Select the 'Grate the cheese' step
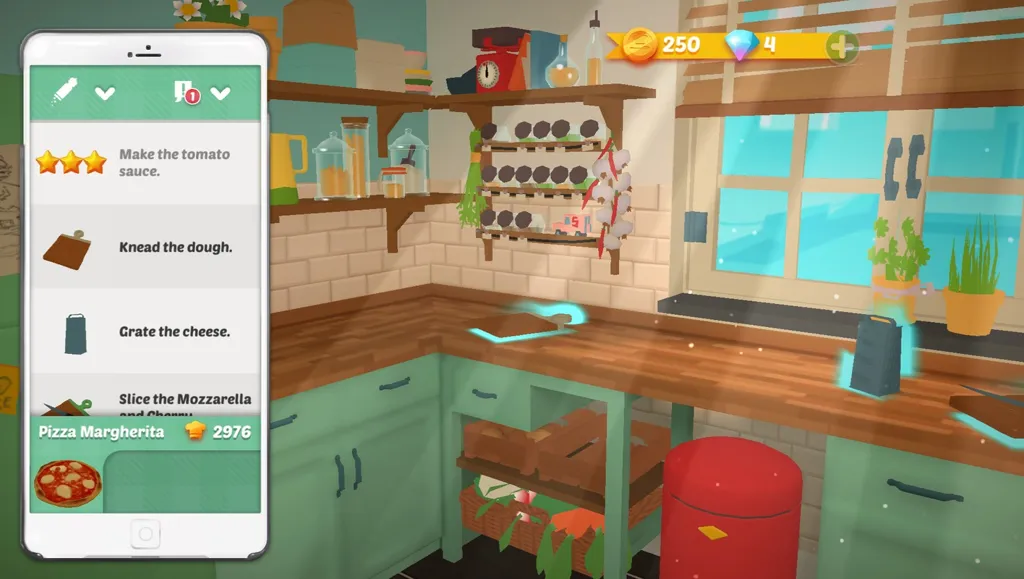 146,331
